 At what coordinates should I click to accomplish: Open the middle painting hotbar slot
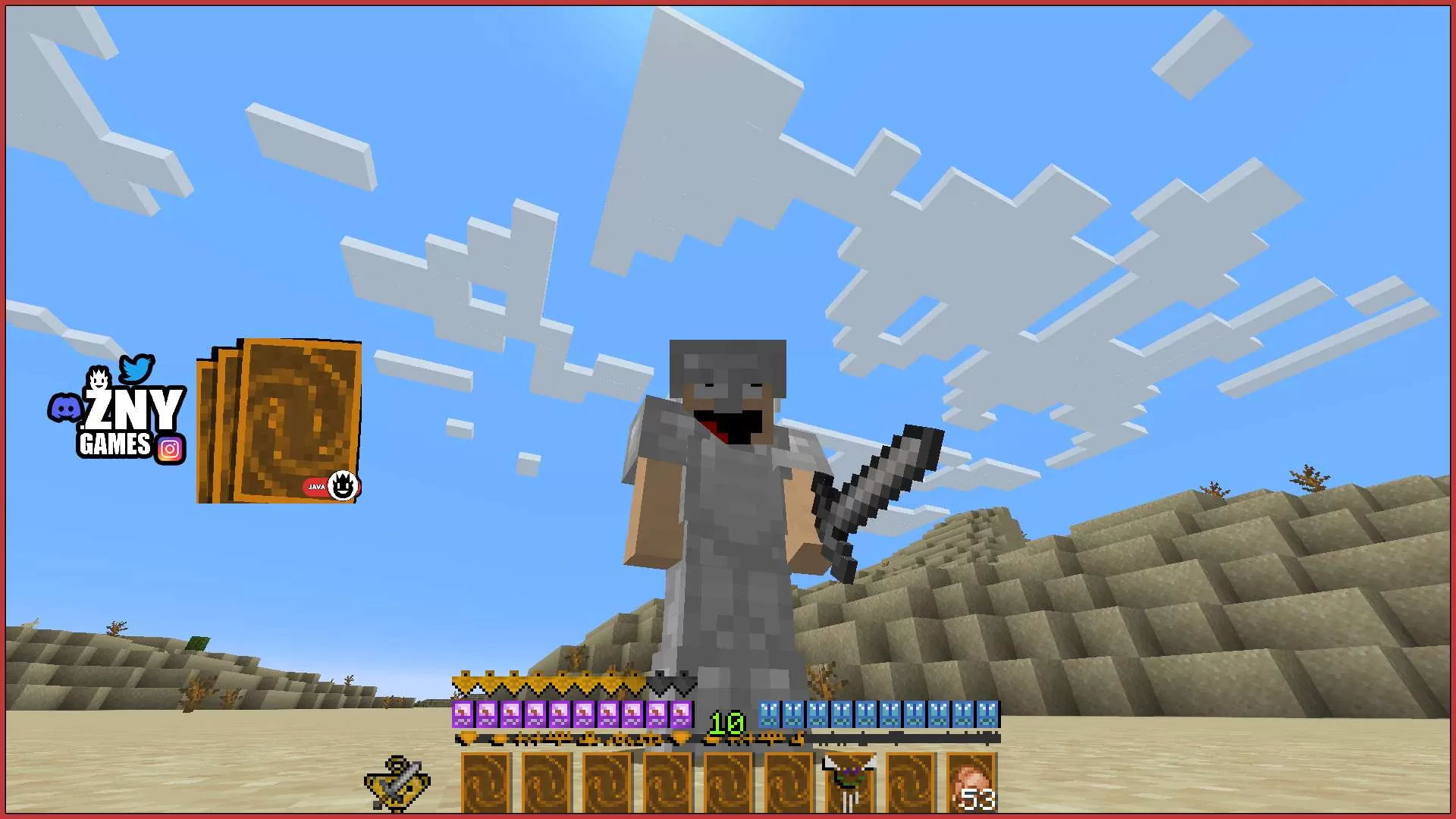click(726, 781)
